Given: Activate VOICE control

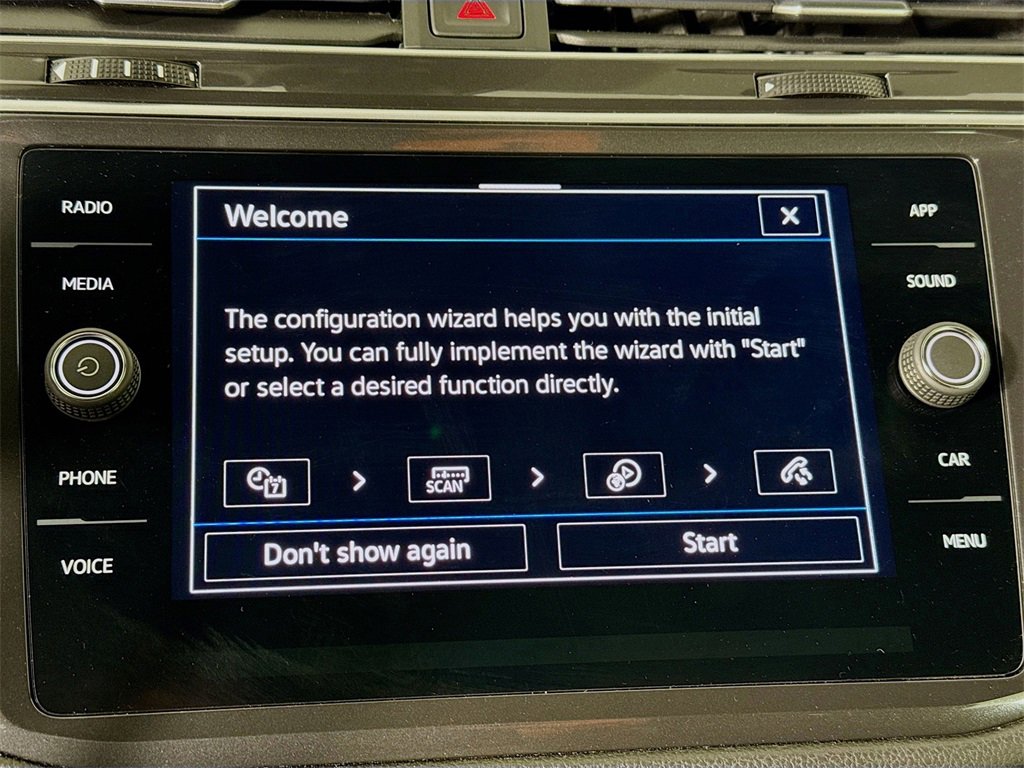Looking at the screenshot, I should click(87, 567).
